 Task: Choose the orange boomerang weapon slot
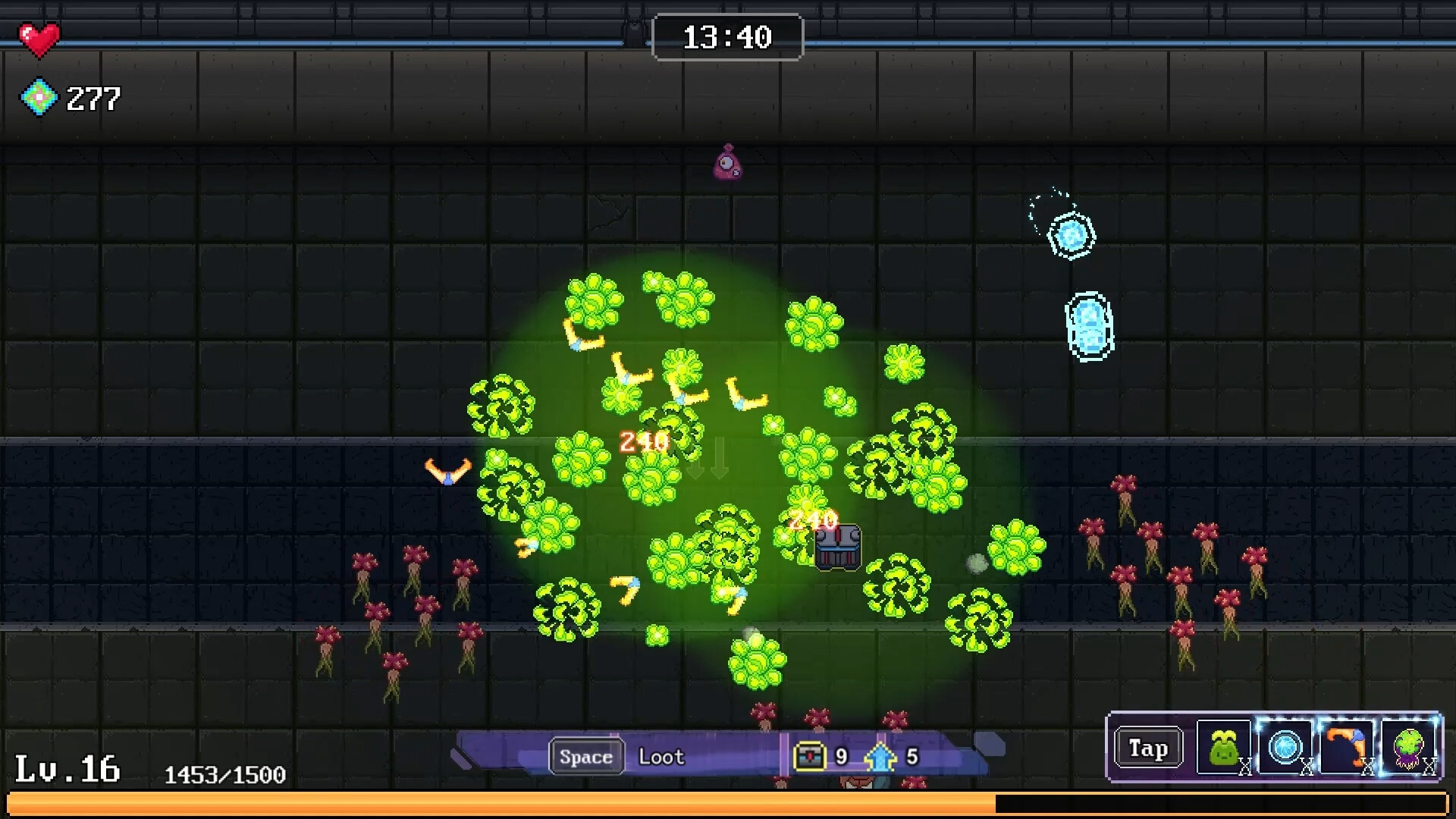click(x=1346, y=748)
